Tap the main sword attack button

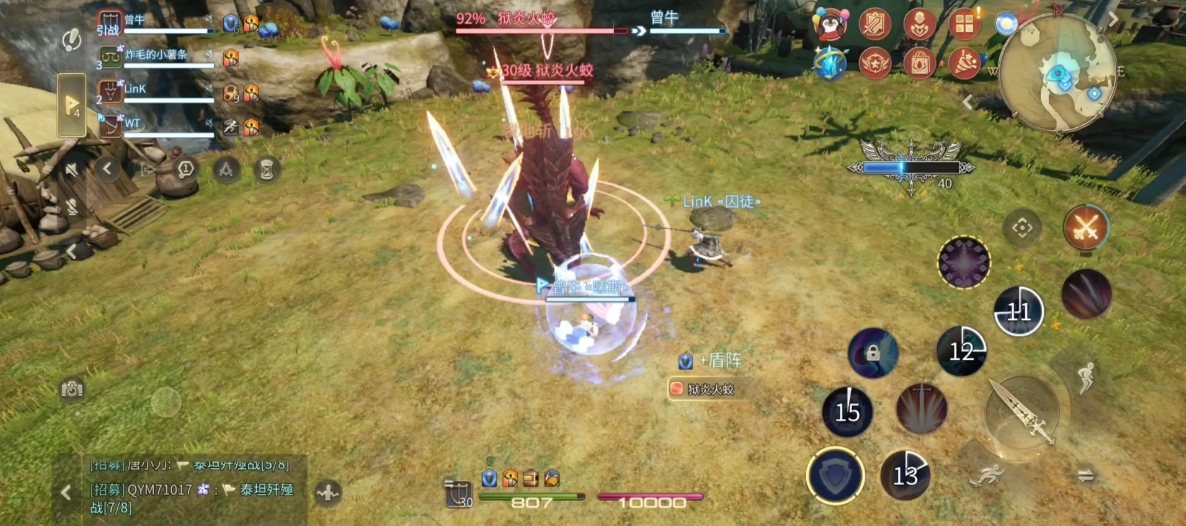point(1022,411)
